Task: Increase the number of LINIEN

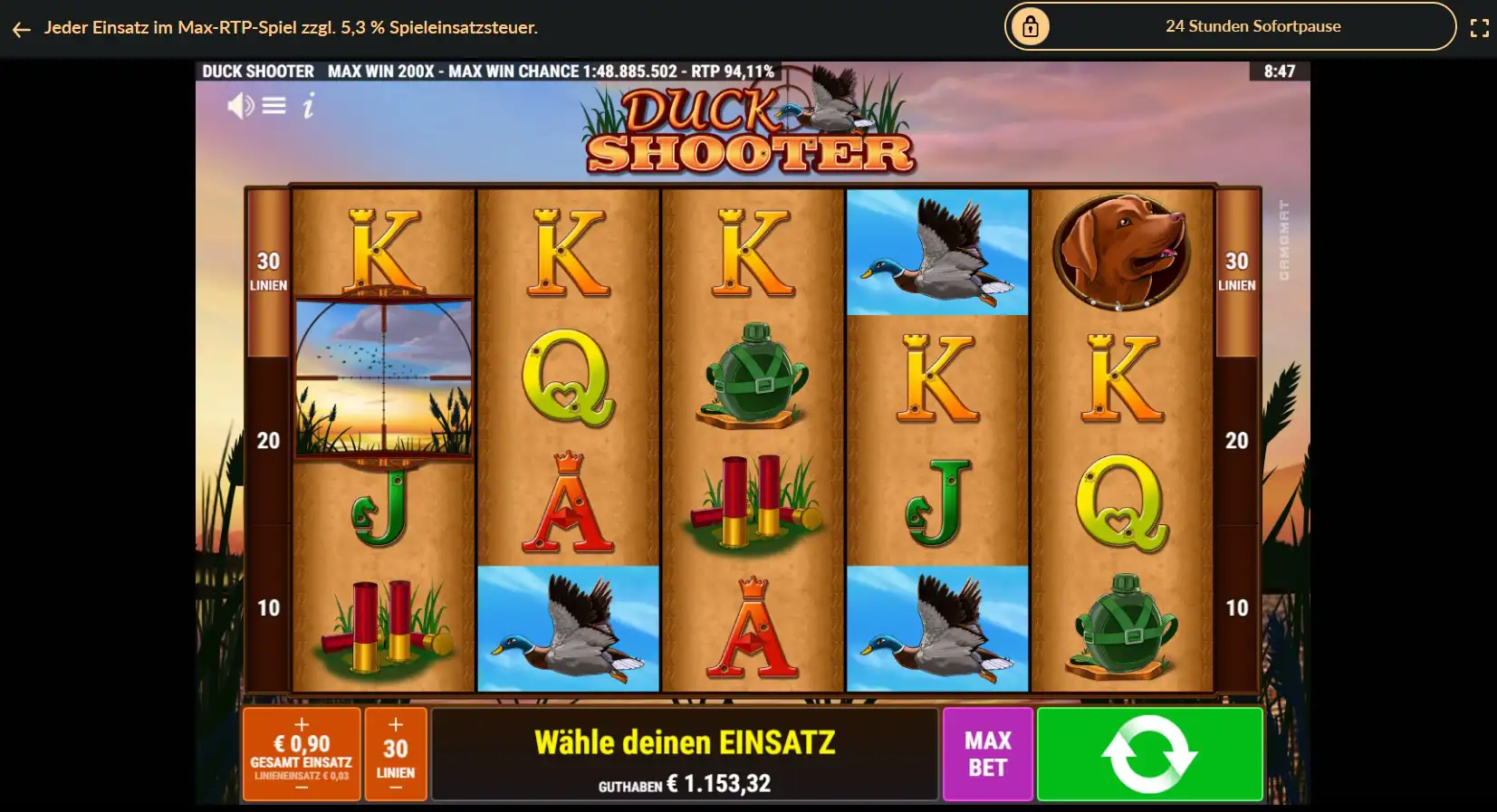Action: tap(395, 724)
